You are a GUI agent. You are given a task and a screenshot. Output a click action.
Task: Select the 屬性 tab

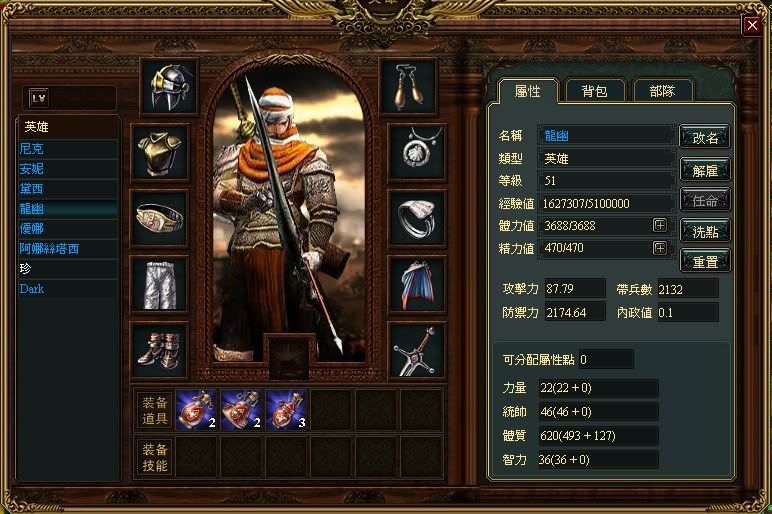click(527, 90)
